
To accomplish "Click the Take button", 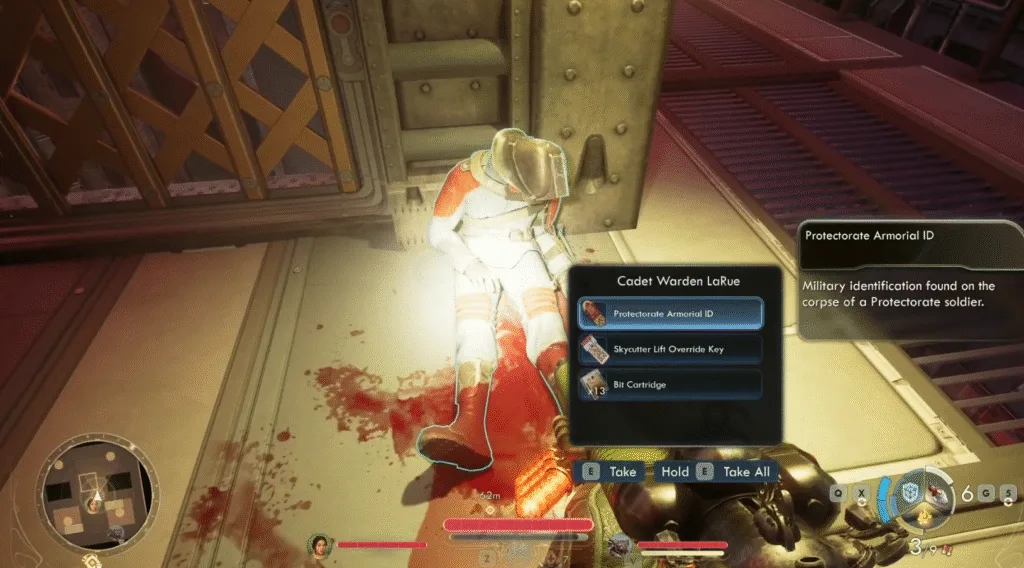I will pyautogui.click(x=611, y=471).
